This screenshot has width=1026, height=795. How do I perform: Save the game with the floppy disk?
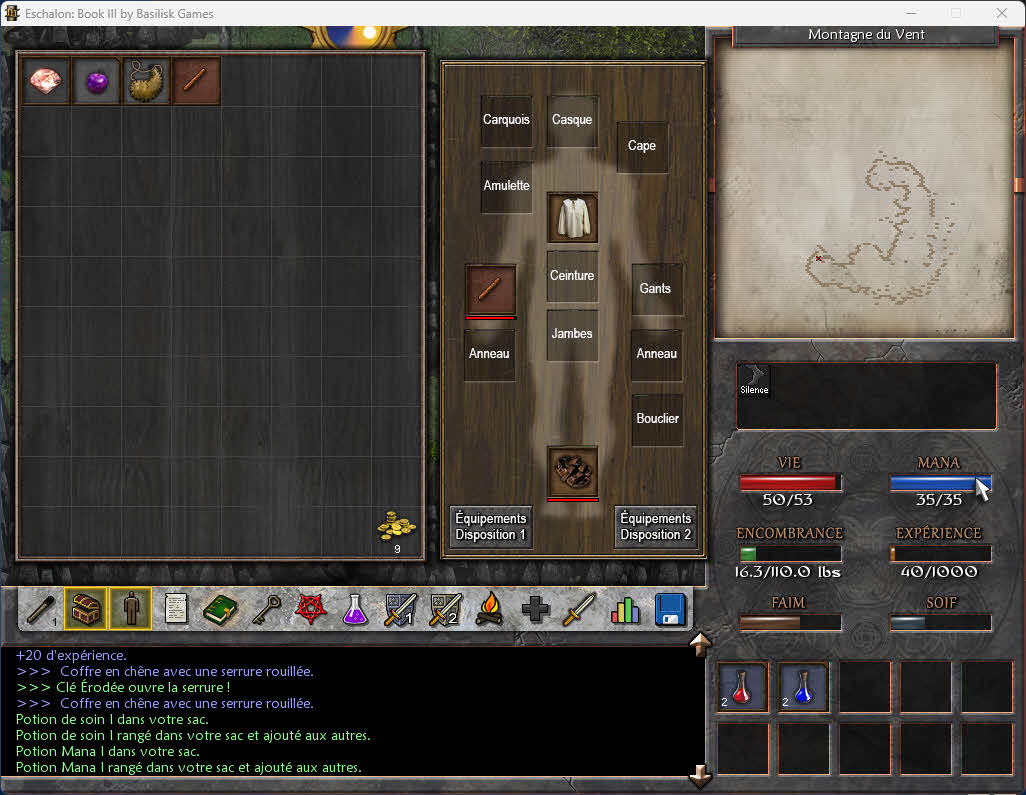(670, 608)
